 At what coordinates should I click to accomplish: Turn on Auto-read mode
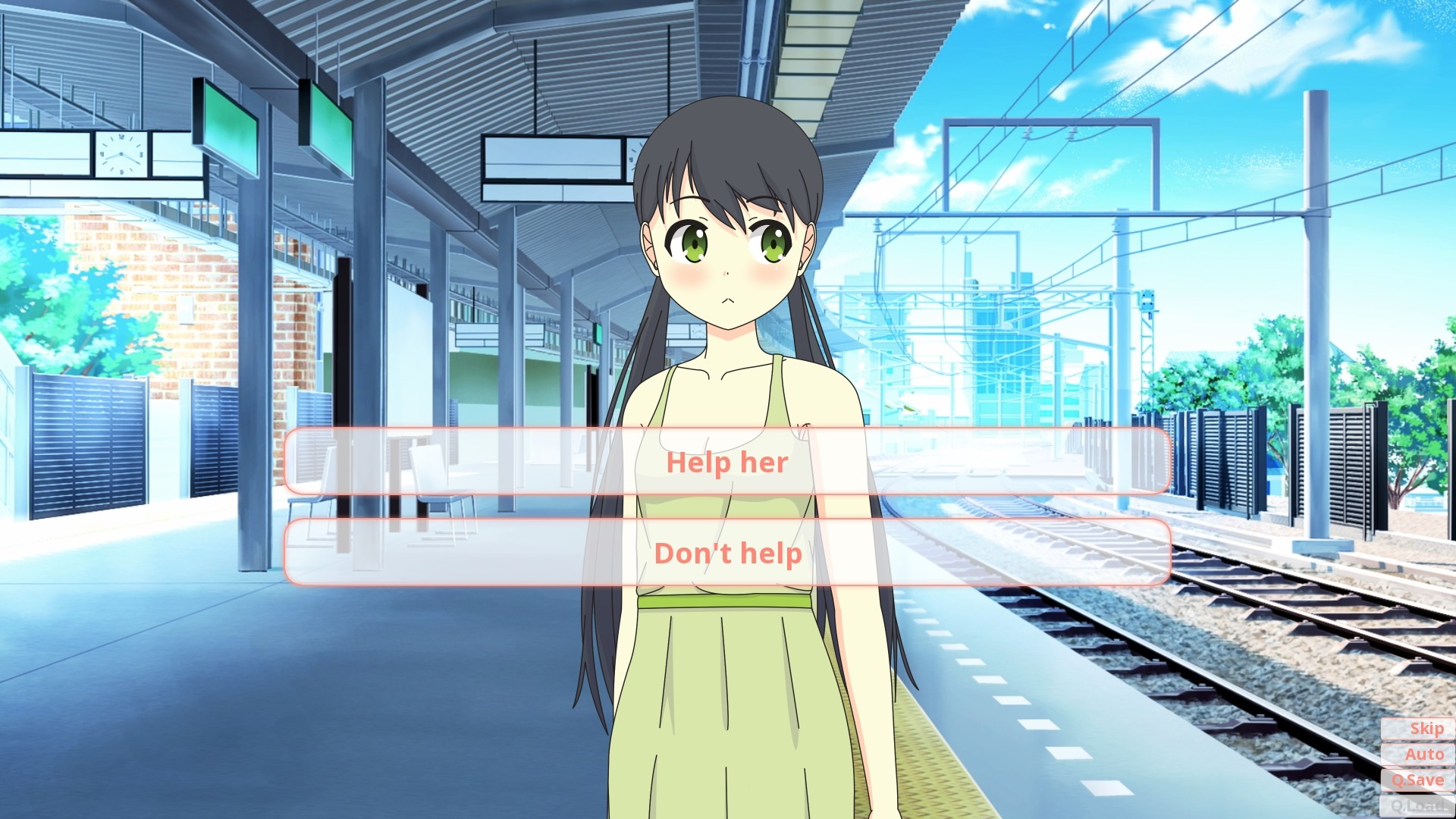click(1424, 754)
